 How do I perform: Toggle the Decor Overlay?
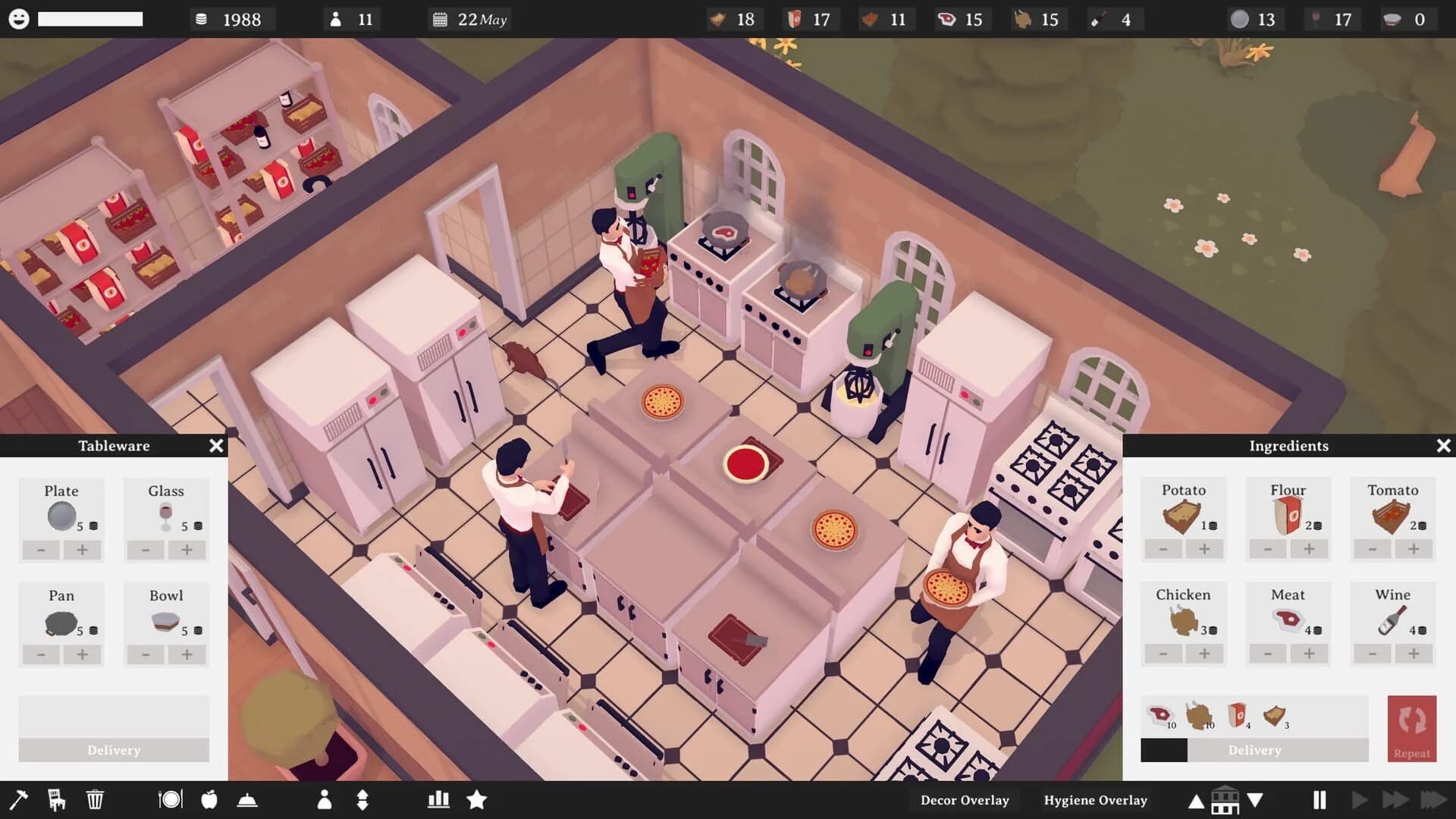pyautogui.click(x=964, y=800)
